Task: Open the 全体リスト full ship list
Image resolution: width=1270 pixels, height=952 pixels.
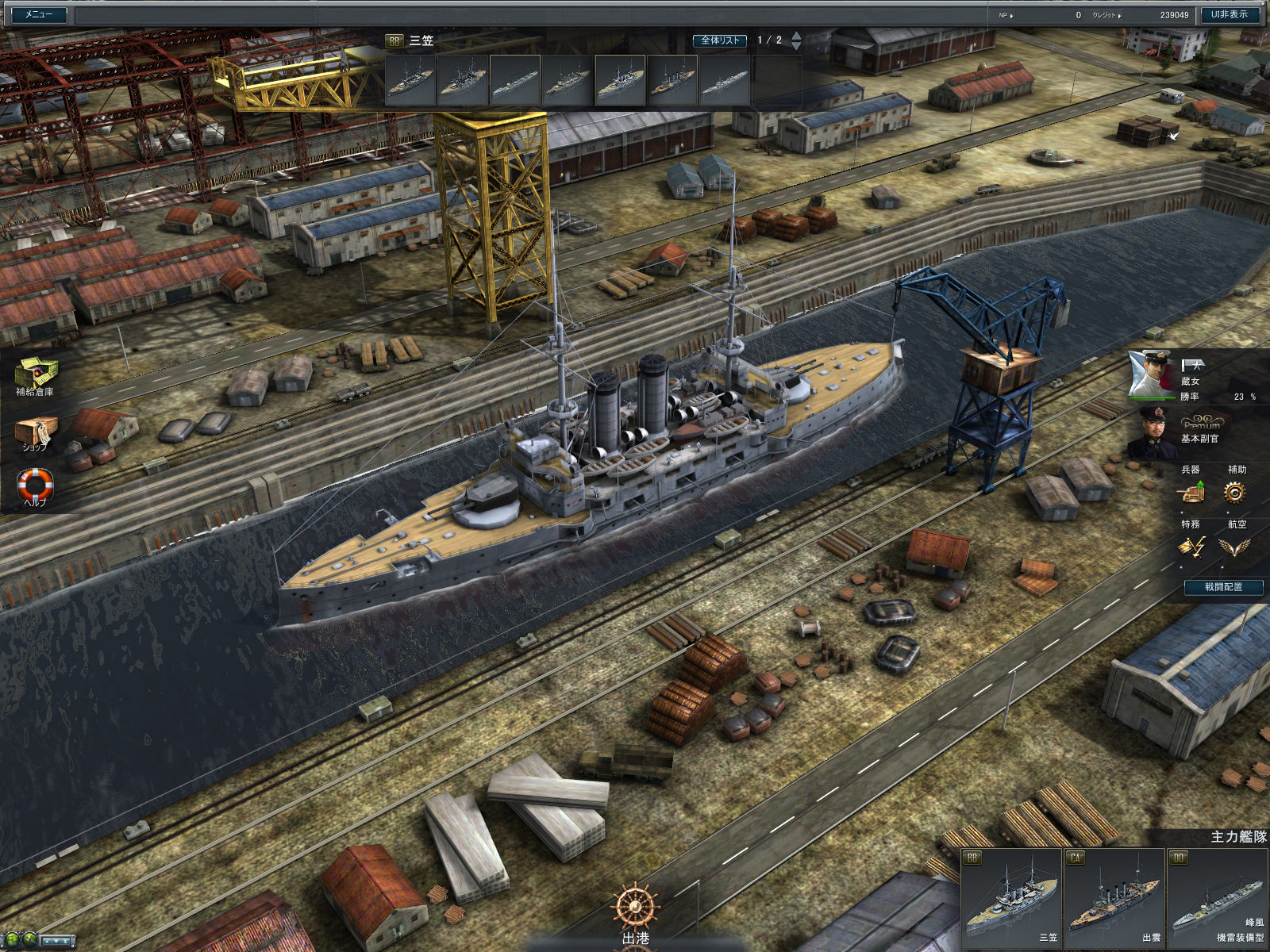Action: [x=720, y=40]
